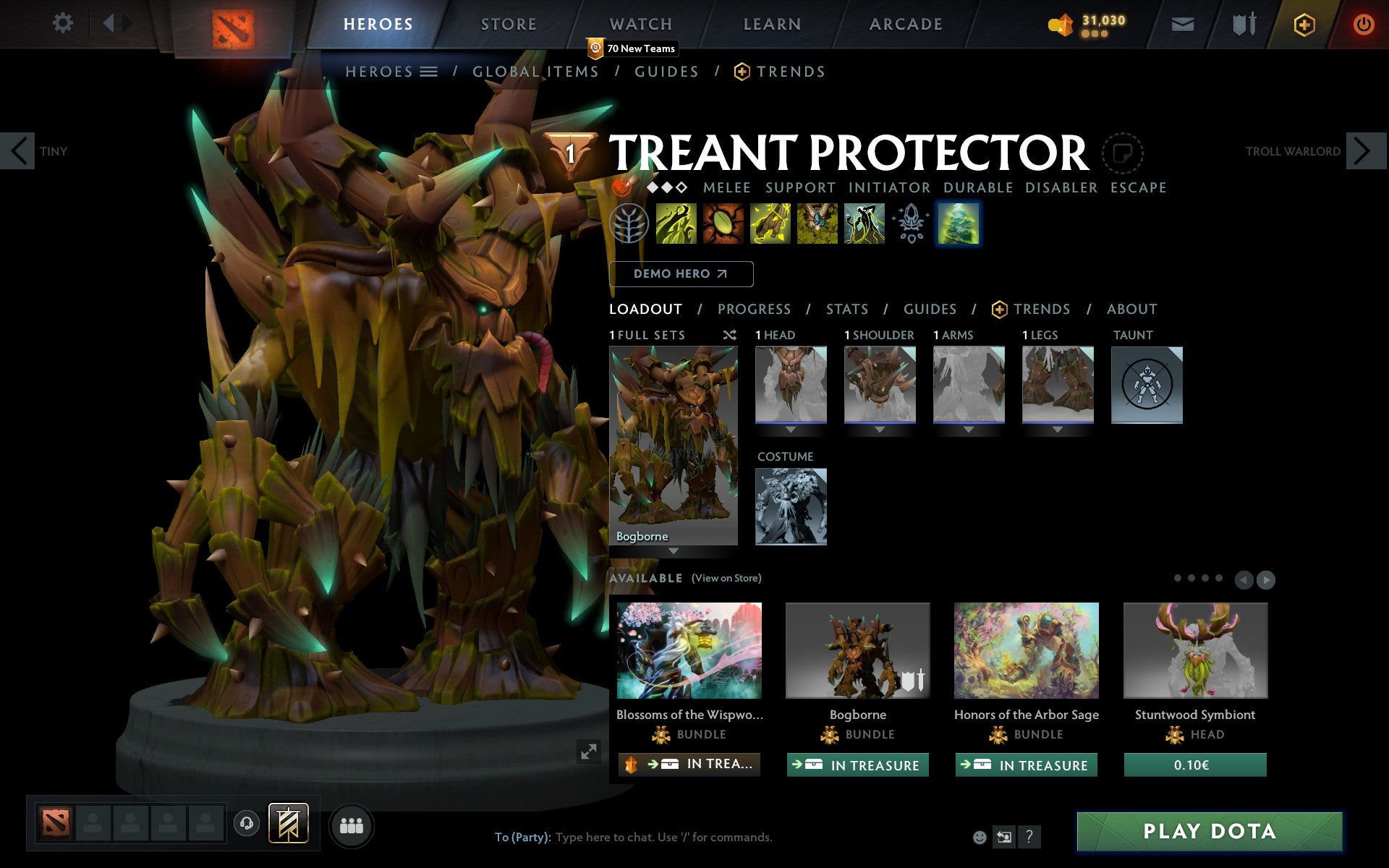The width and height of the screenshot is (1389, 868).
Task: Open the mail notifications icon
Action: [1182, 23]
